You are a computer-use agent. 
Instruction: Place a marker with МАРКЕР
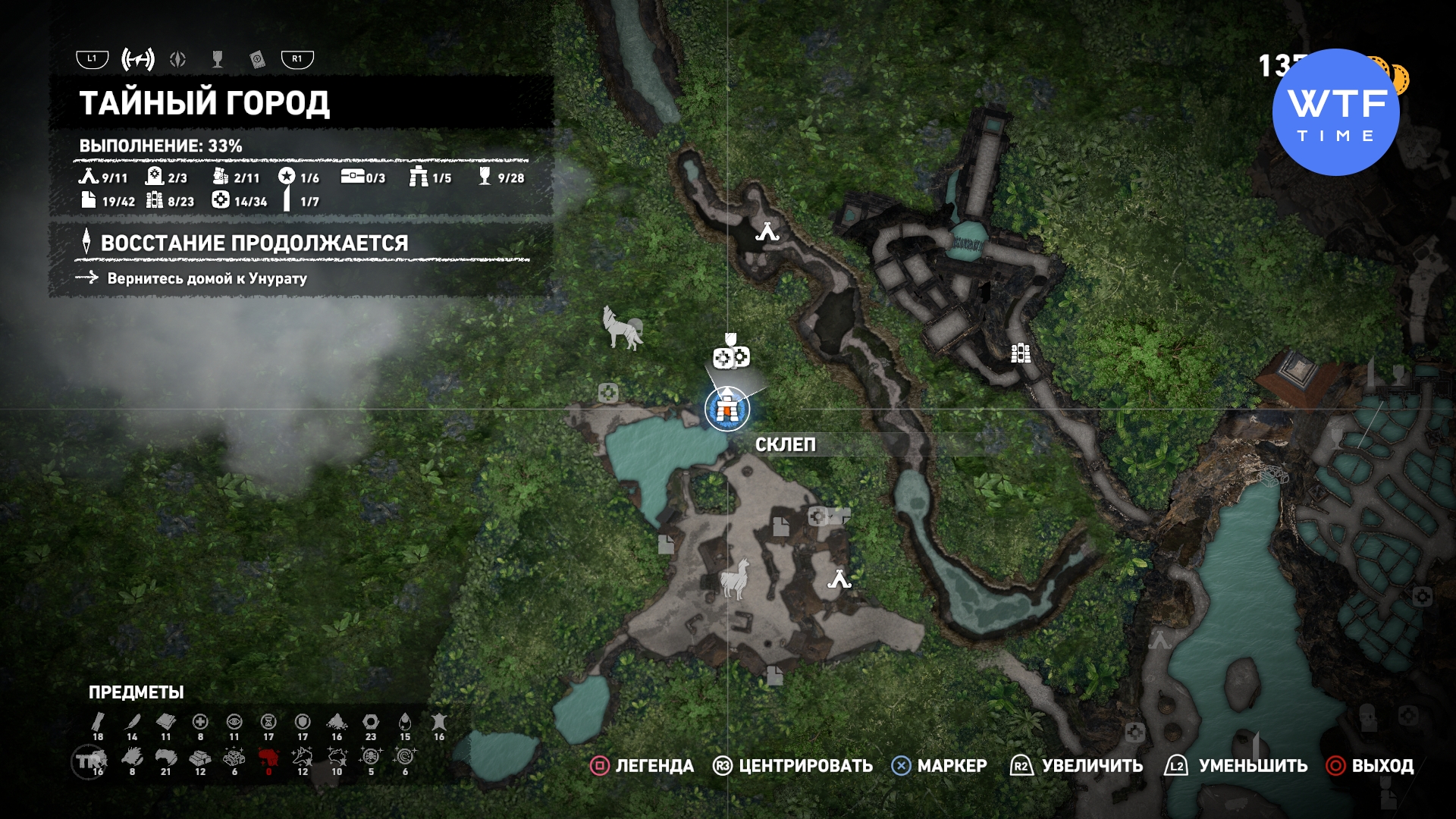[940, 766]
